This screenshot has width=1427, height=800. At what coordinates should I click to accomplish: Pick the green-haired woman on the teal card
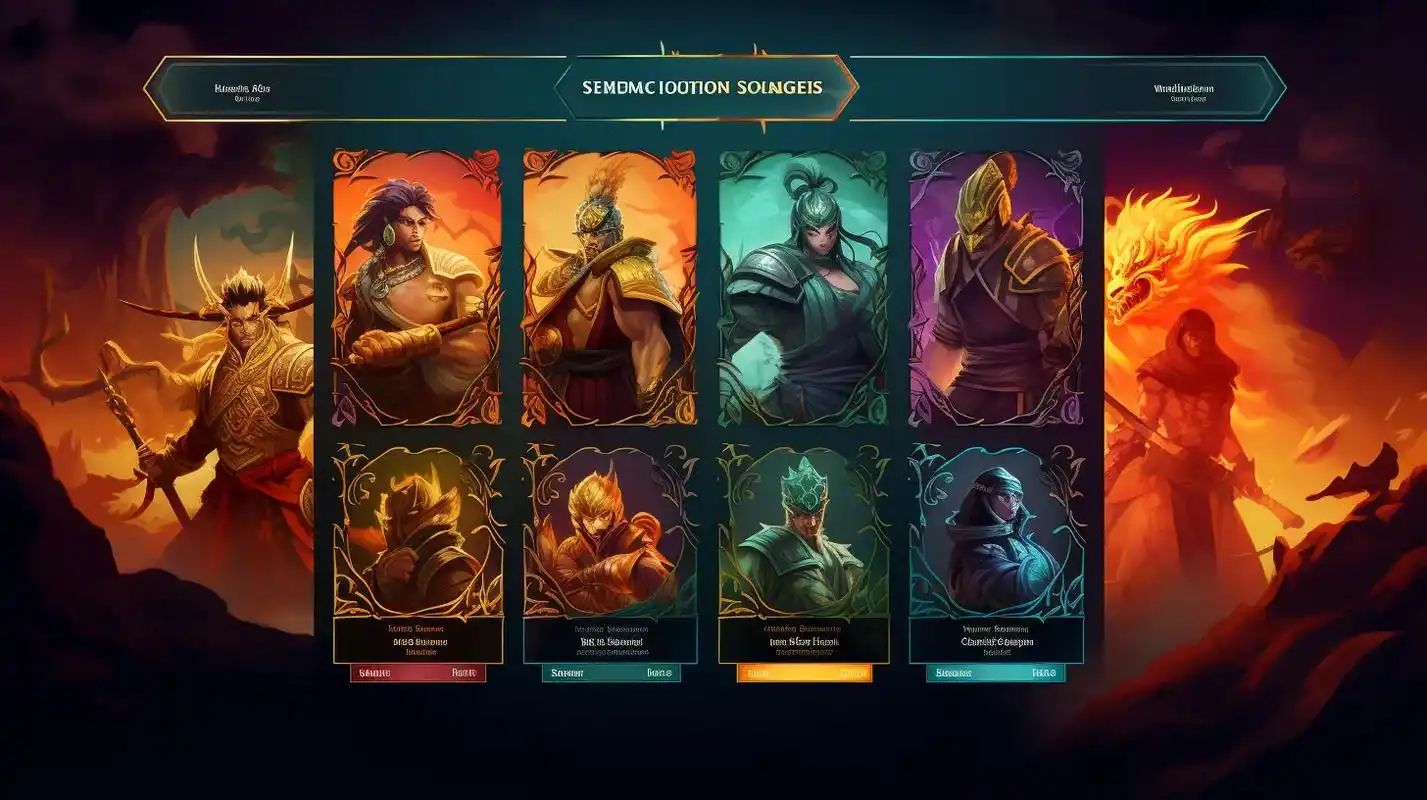tap(802, 287)
